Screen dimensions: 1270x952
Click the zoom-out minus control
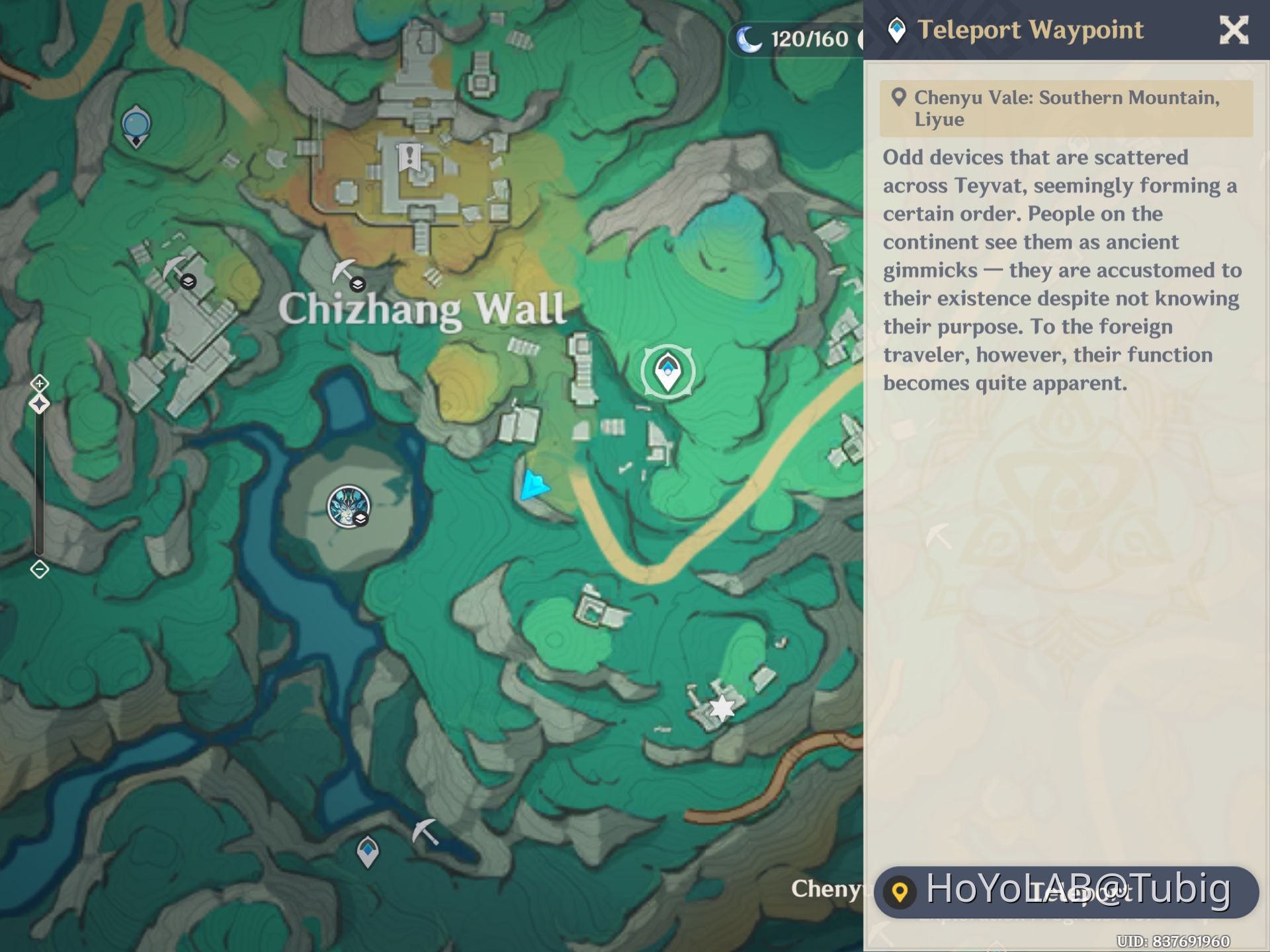pos(40,569)
